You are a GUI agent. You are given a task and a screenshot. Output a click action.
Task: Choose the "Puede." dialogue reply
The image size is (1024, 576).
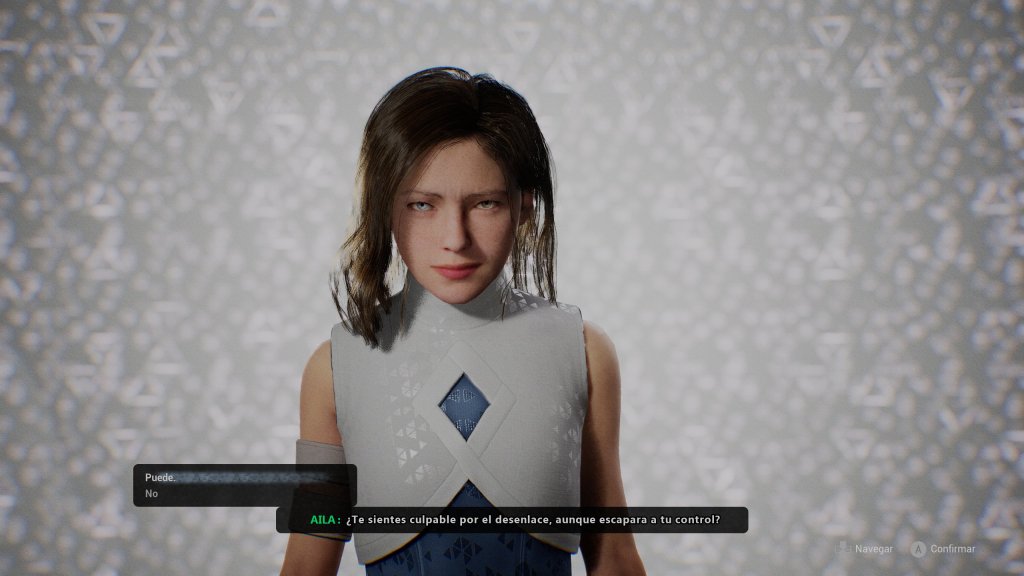(x=161, y=478)
